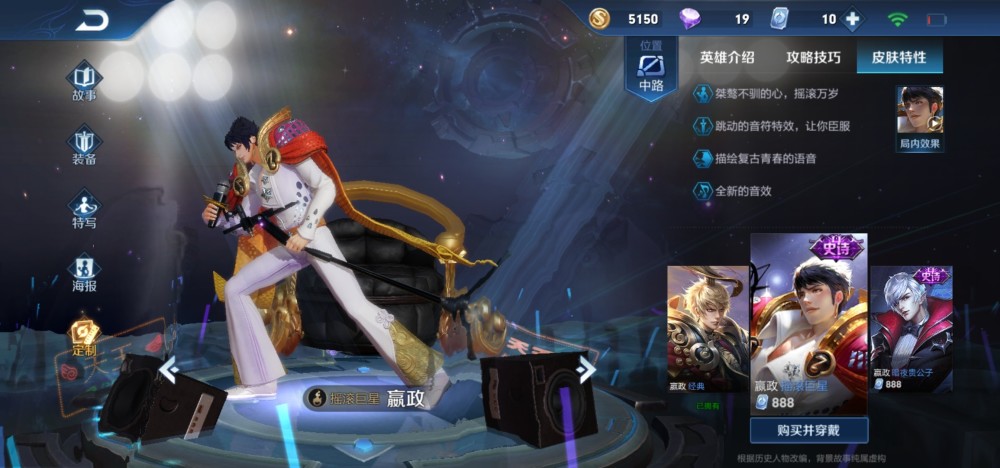Choose the 暗夜贵公子 skin card
Viewport: 1000px width, 468px height.
(911, 328)
